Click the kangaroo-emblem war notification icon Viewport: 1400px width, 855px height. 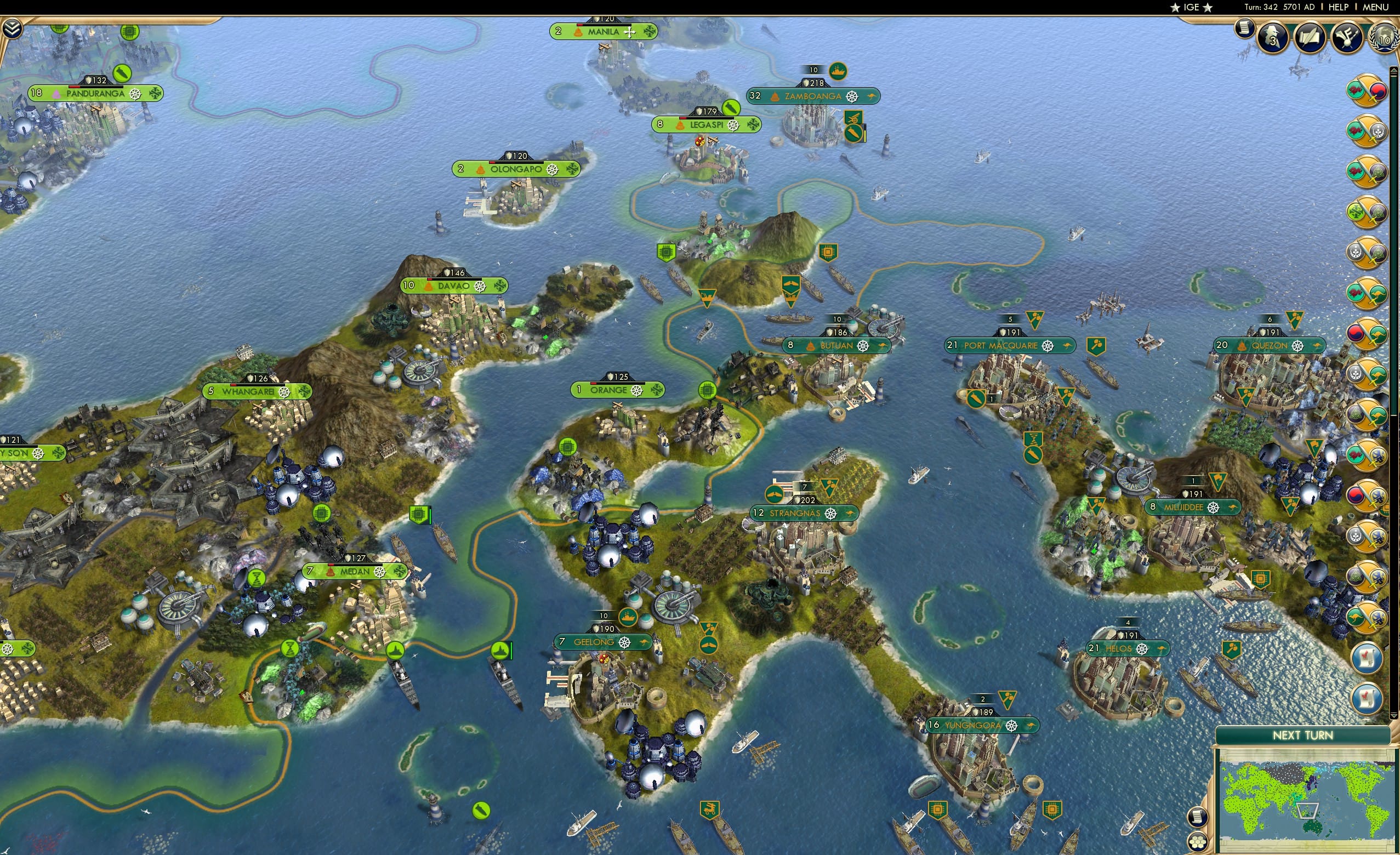click(x=1367, y=617)
